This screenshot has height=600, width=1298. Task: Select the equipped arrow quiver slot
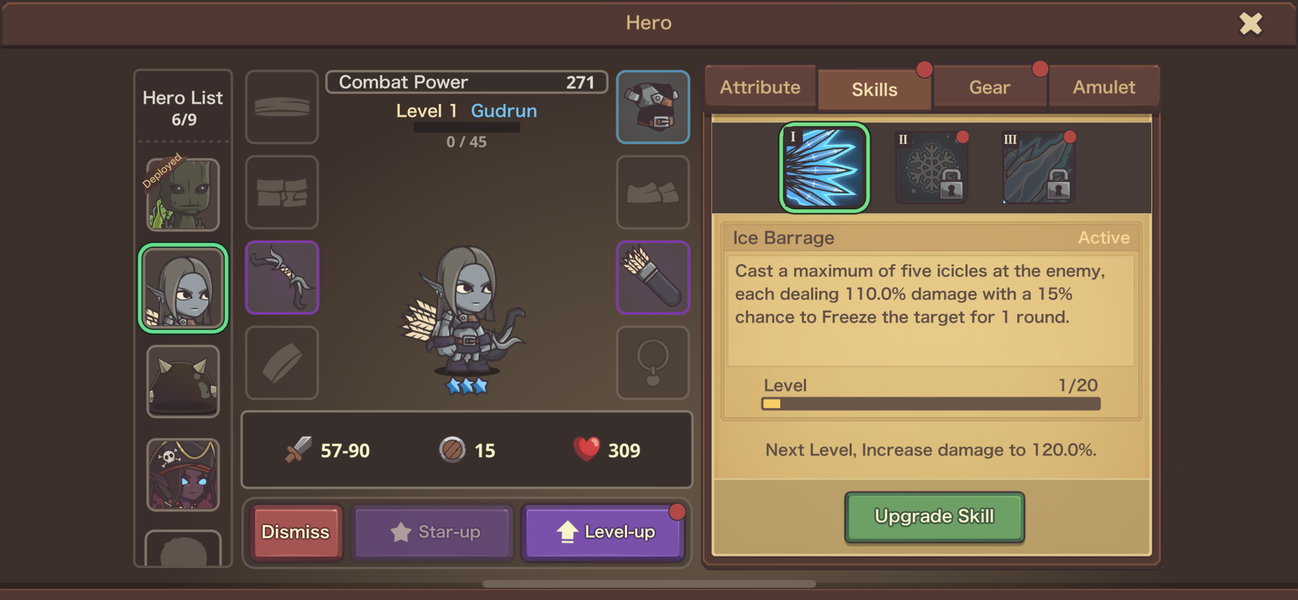(x=653, y=277)
